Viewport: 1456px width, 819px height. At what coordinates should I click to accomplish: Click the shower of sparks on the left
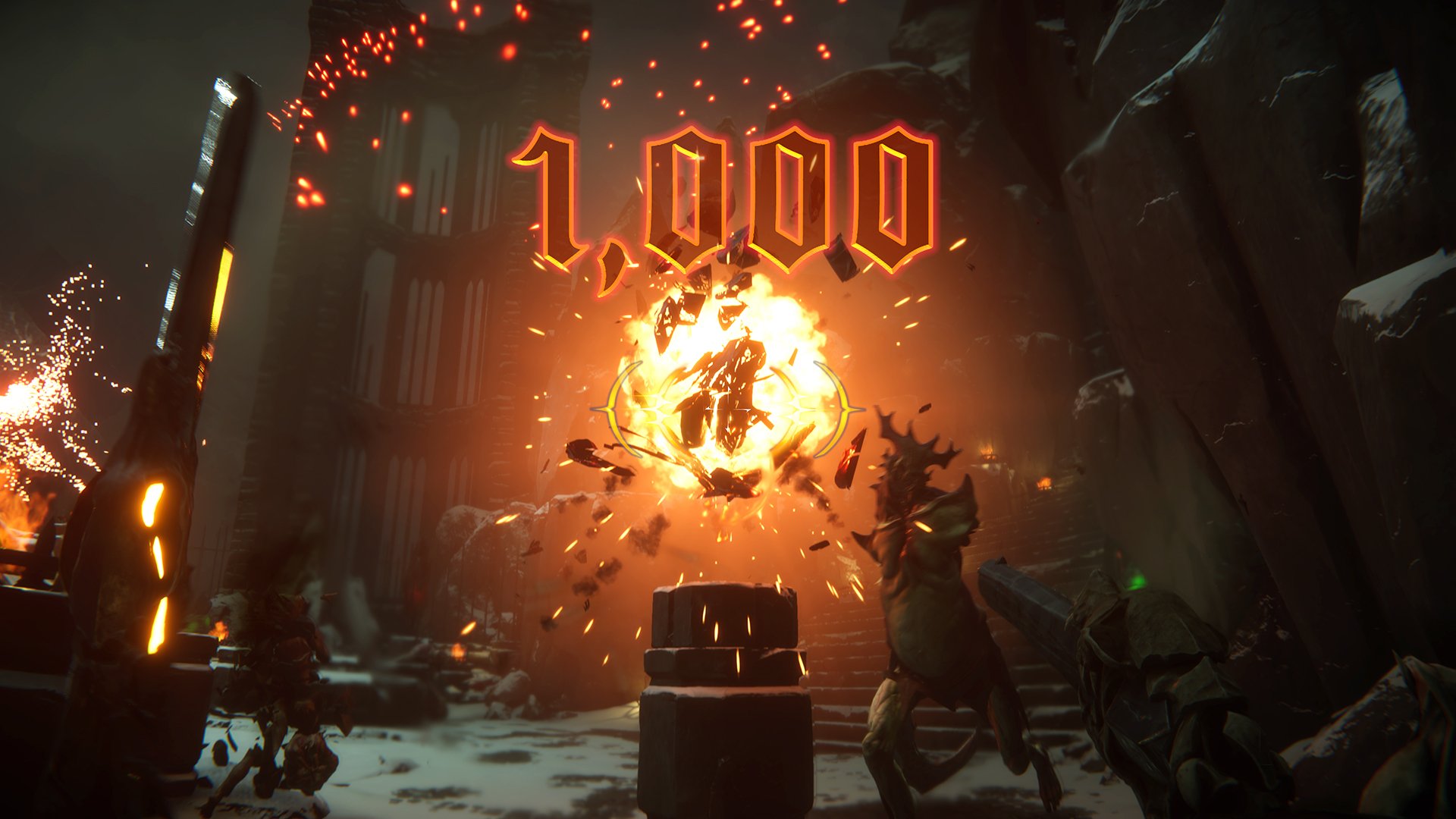45,379
